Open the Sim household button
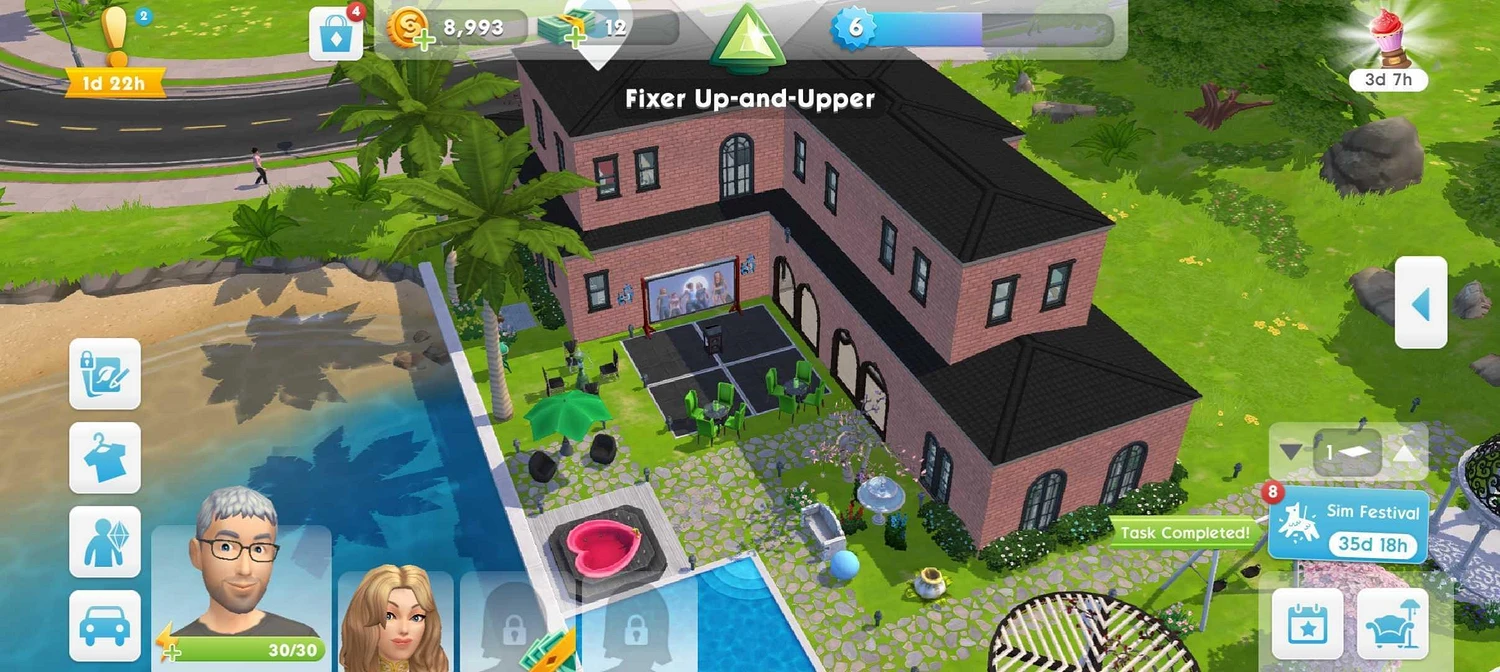Image resolution: width=1500 pixels, height=672 pixels. point(105,542)
